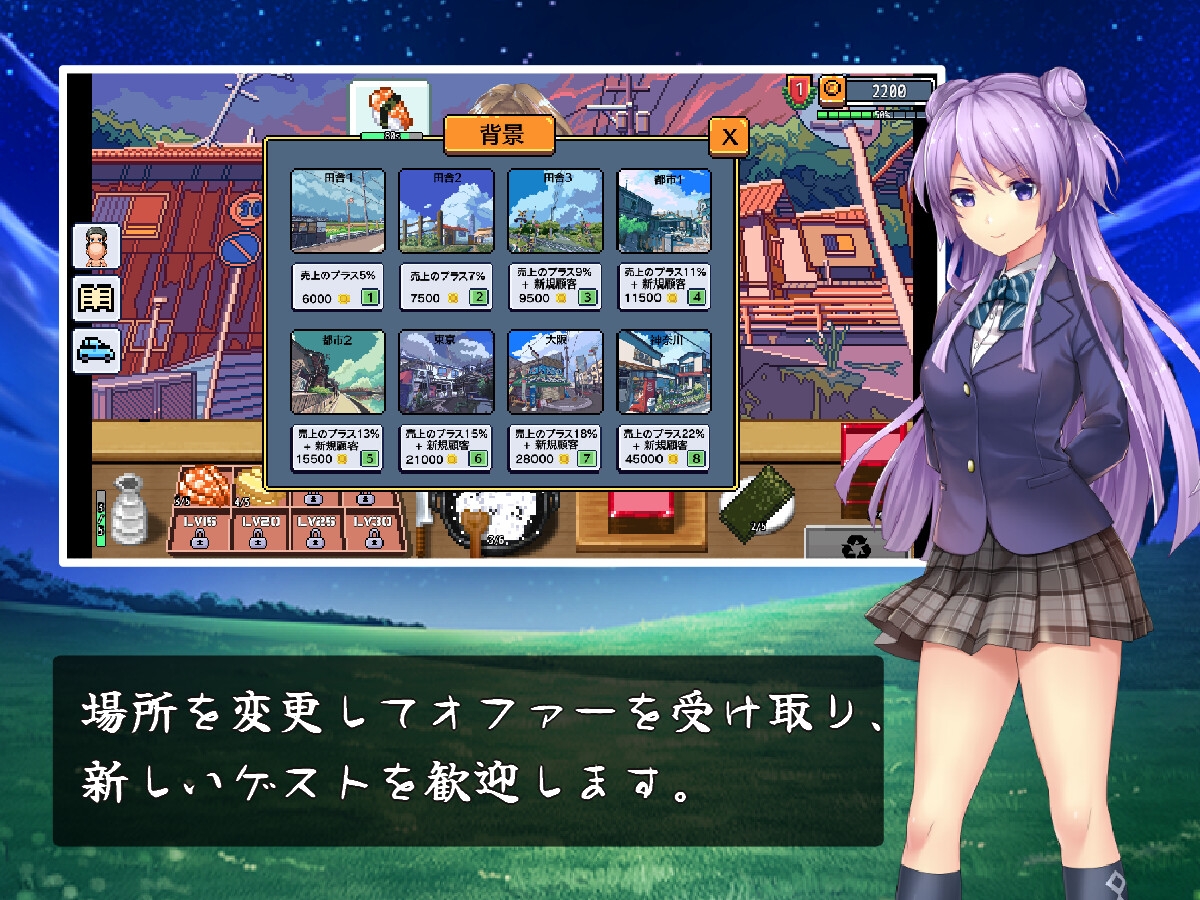Purchase the 45000 coin background offer
Viewport: 1200px width, 900px height.
coord(664,447)
